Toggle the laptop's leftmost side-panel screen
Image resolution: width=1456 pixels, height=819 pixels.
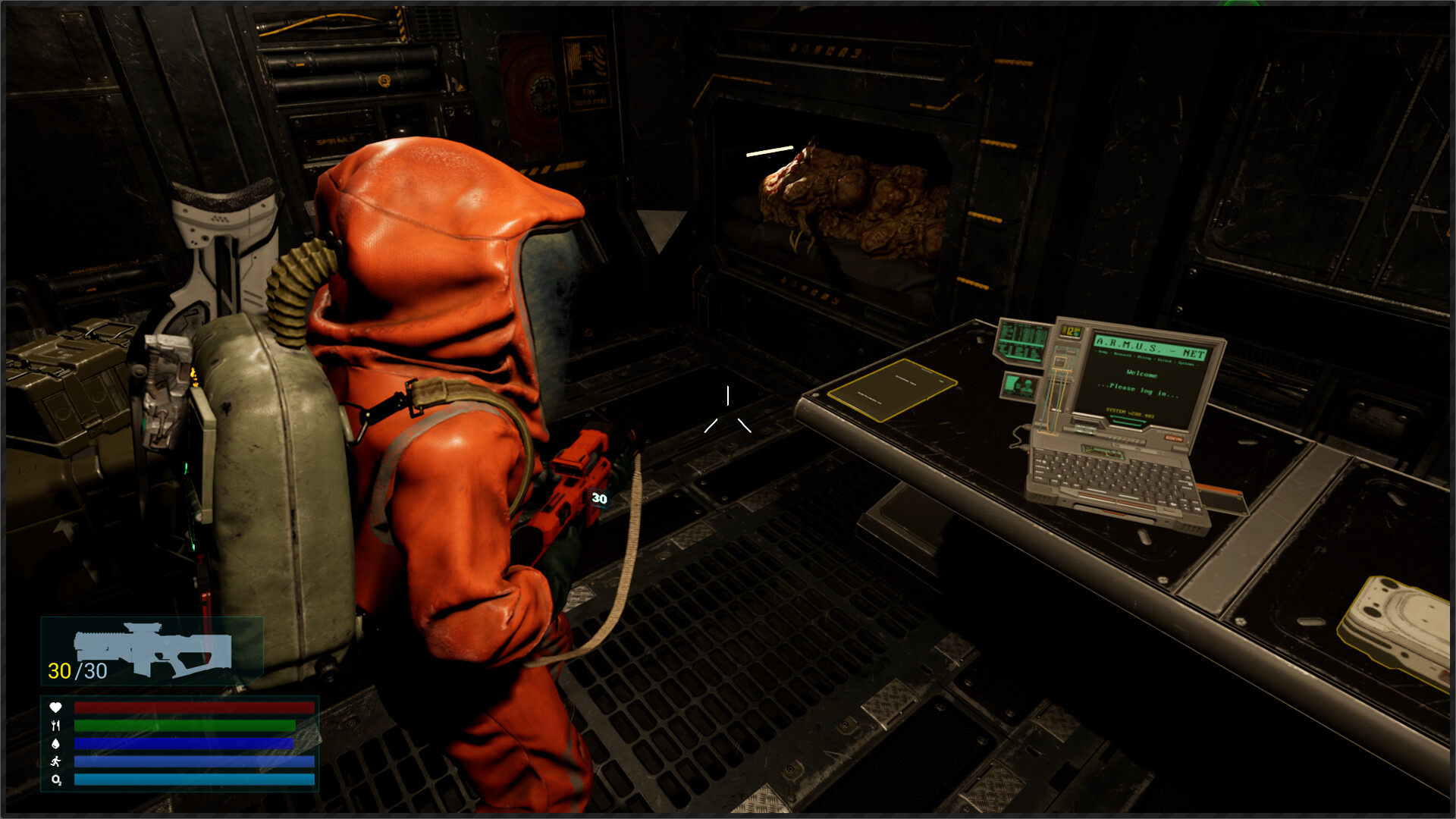[1021, 340]
